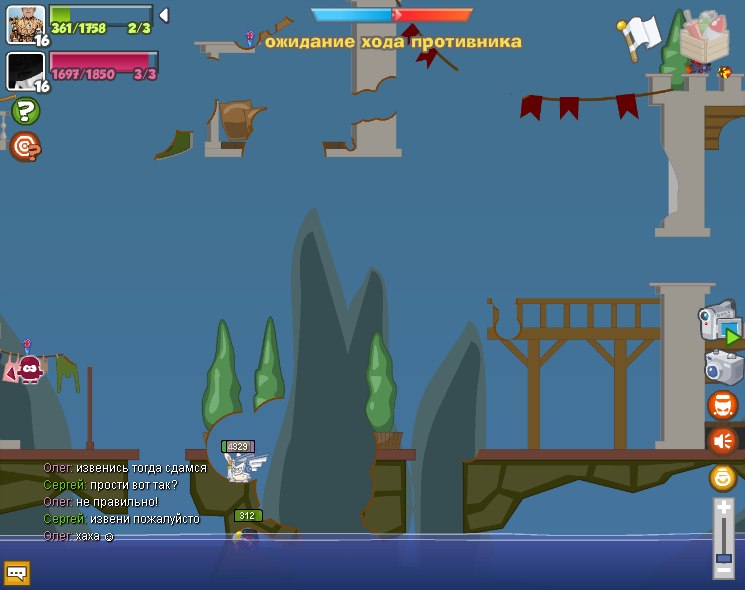Select the pink team player avatar
The image size is (745, 590).
25,71
